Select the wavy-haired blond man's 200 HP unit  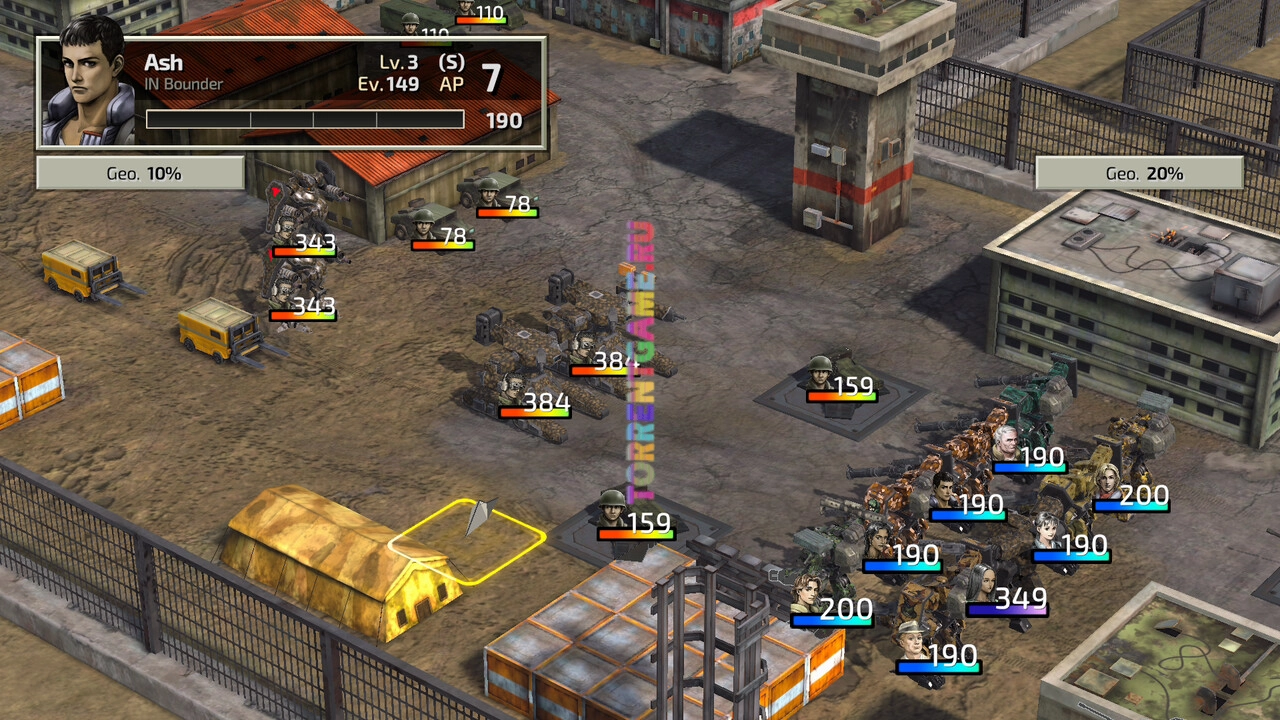coord(806,594)
